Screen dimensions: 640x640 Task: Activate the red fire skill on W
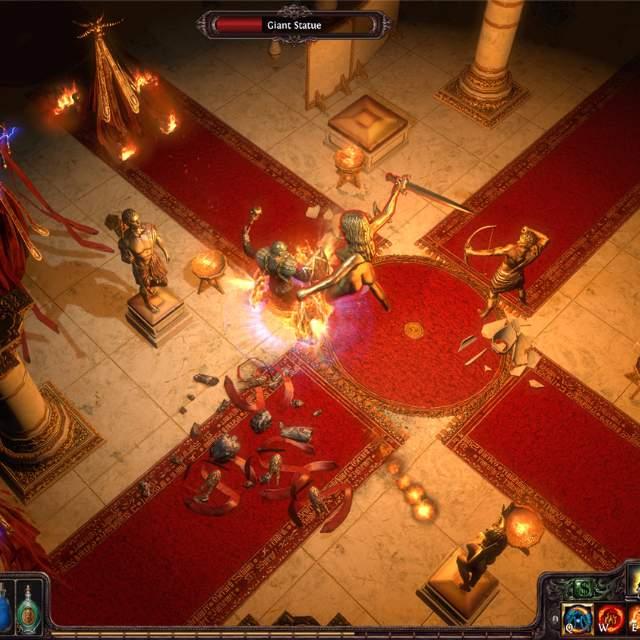coord(610,619)
